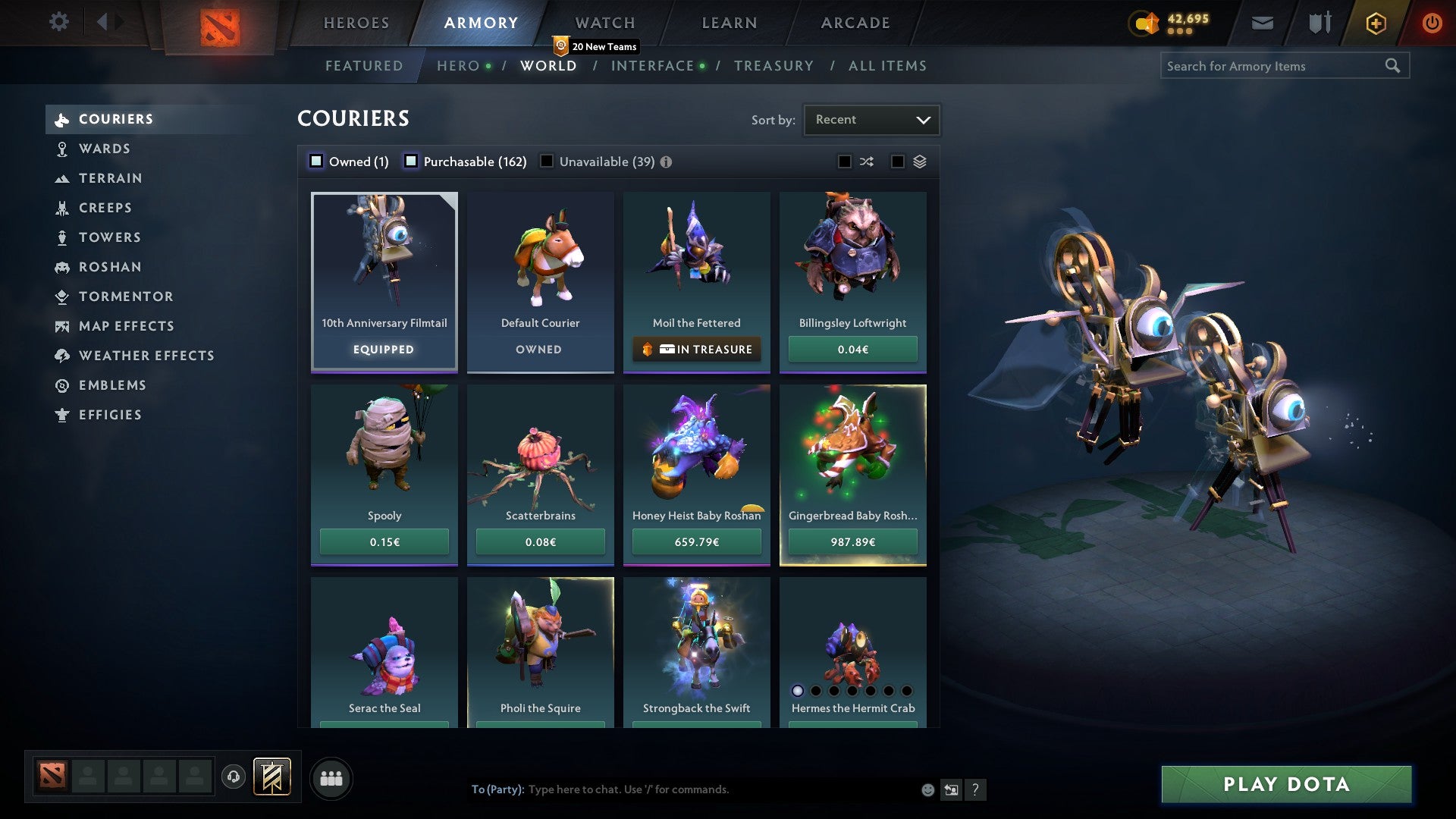Enable the Unavailable (39) filter
Screen dimensions: 1456x819
pos(547,161)
